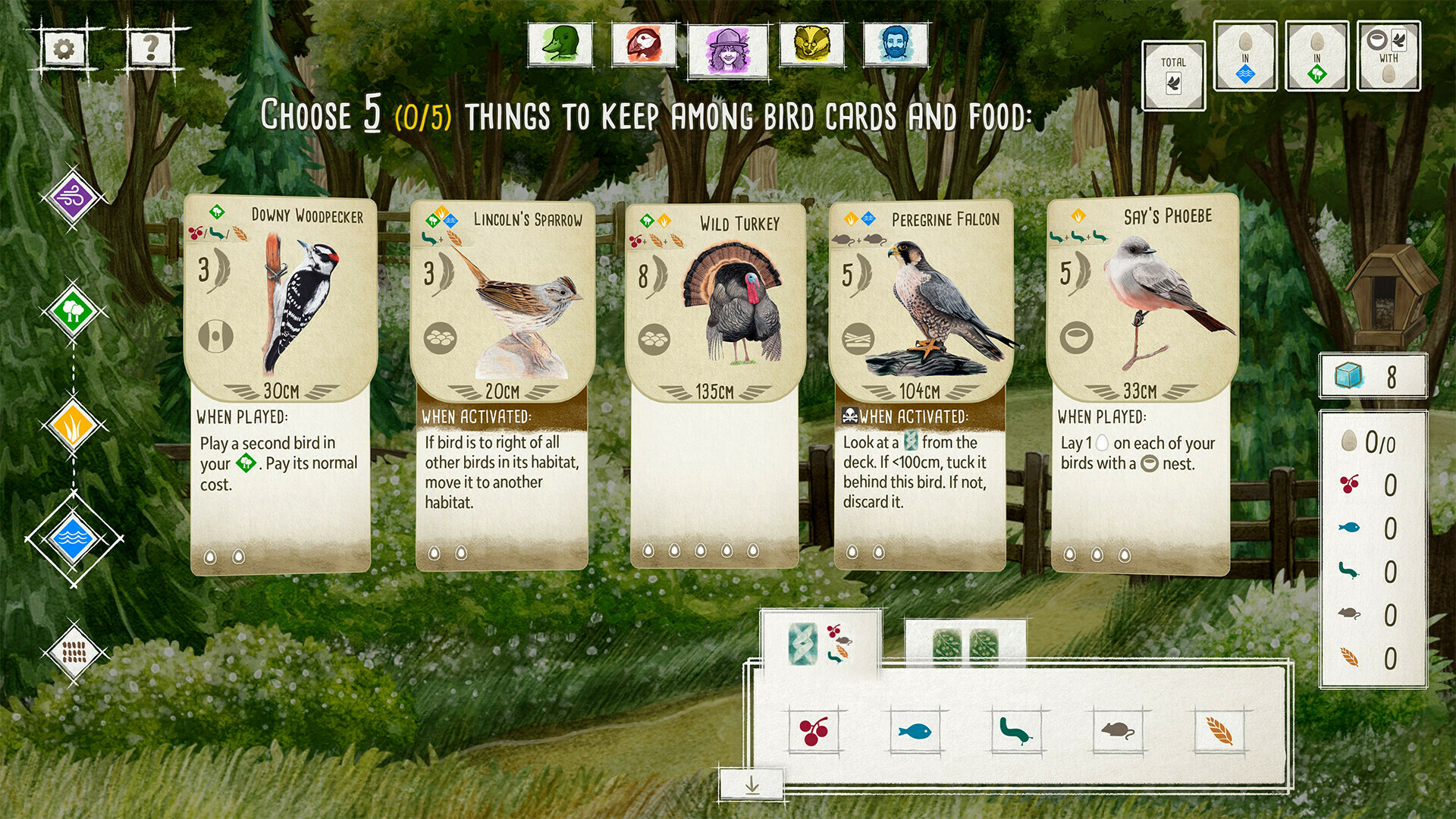
Task: Collapse the food tray using the down arrow
Action: pos(753,786)
